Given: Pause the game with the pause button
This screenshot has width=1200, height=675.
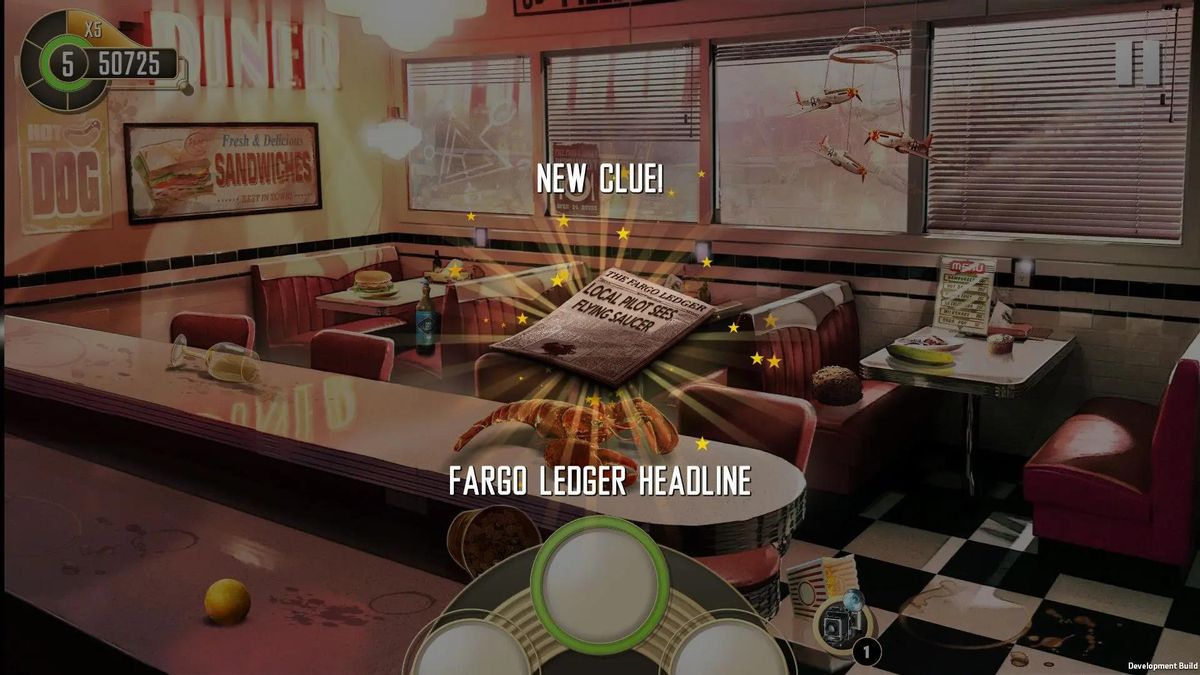Looking at the screenshot, I should pyautogui.click(x=1137, y=61).
